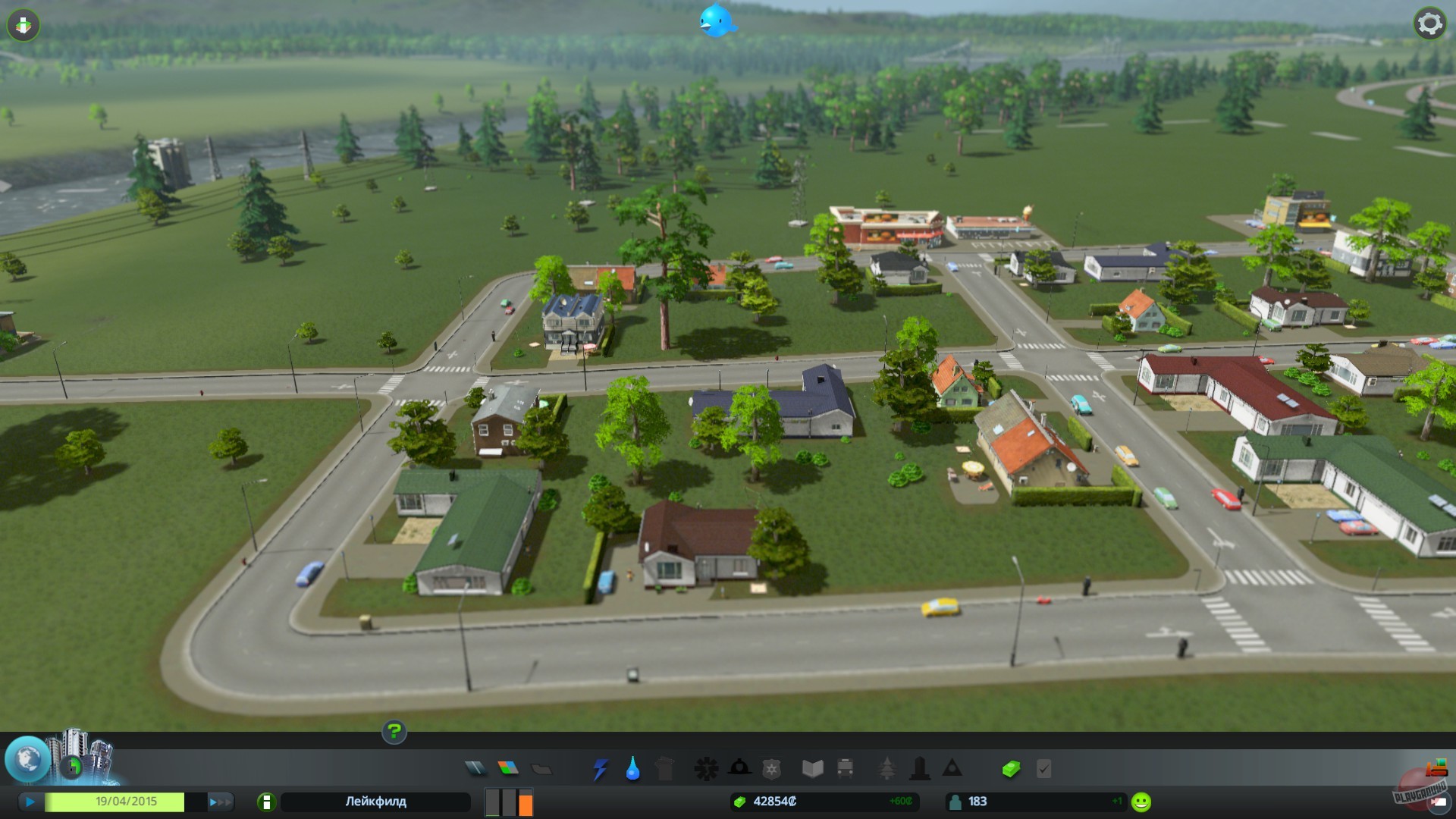
Task: Open the Education menu via book icon
Action: 813,768
